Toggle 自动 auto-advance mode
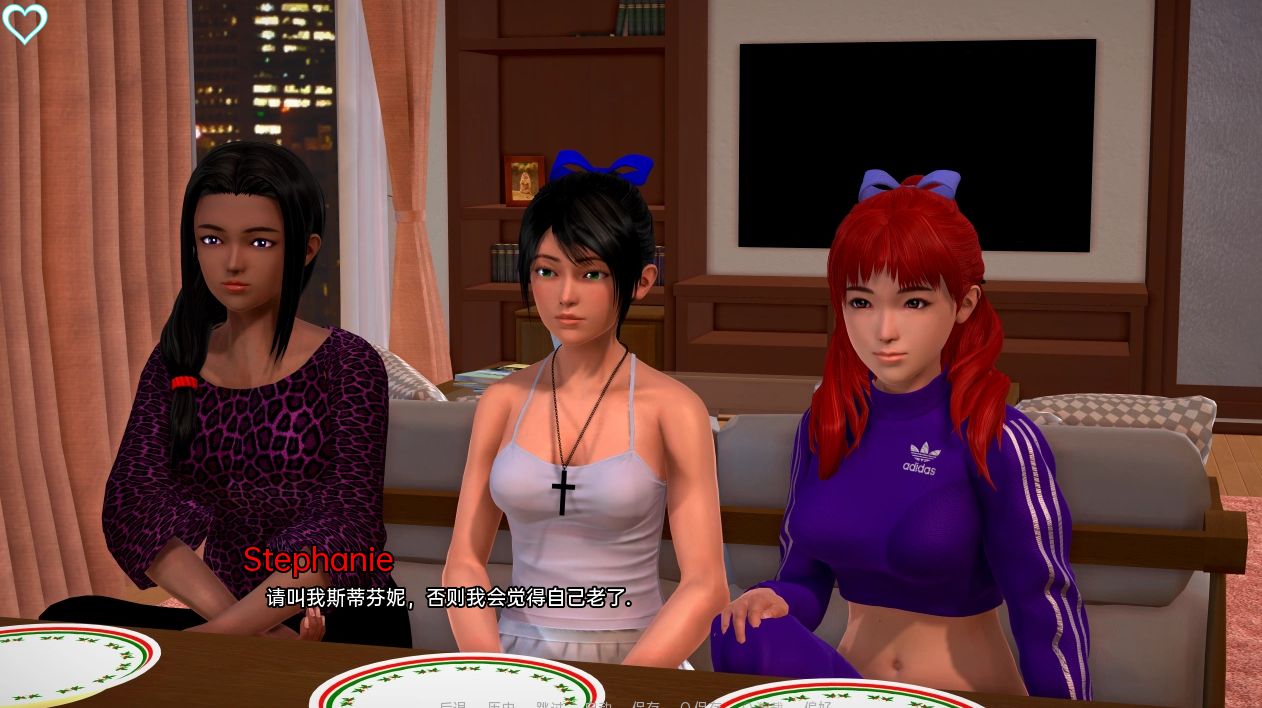 click(597, 705)
